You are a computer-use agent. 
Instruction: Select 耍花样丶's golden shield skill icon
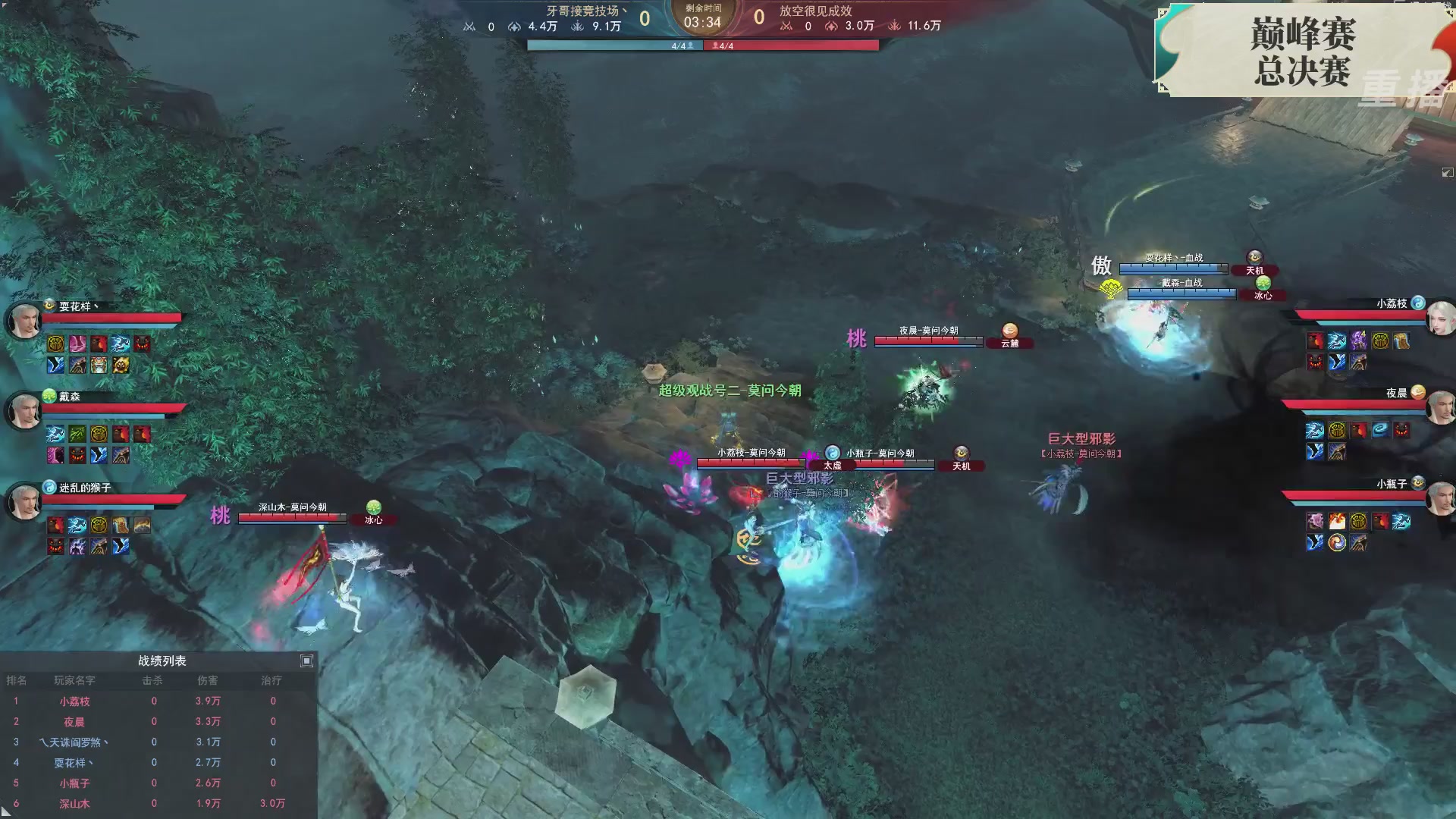[55, 344]
